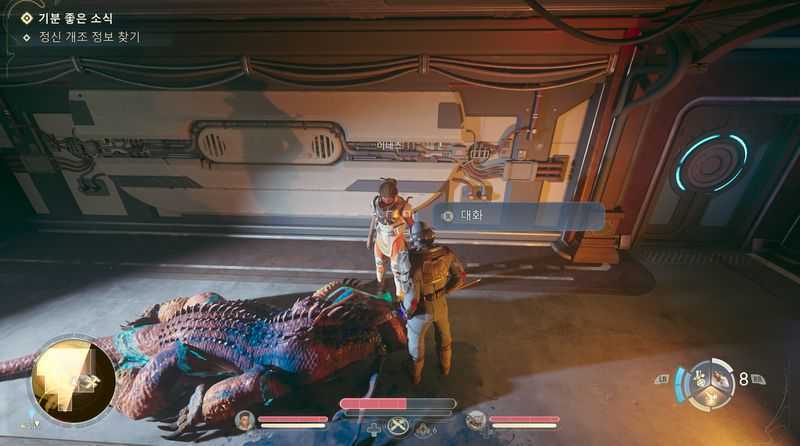
Task: Click the 정신 개조 정보 찾기 objective
Action: [x=88, y=38]
